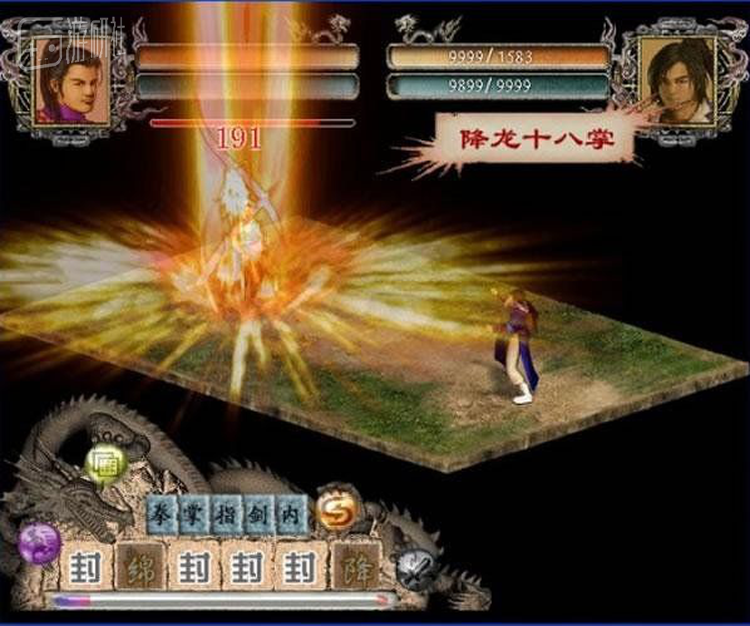Click the green orb icon above dragon
The width and height of the screenshot is (750, 626).
click(x=104, y=463)
